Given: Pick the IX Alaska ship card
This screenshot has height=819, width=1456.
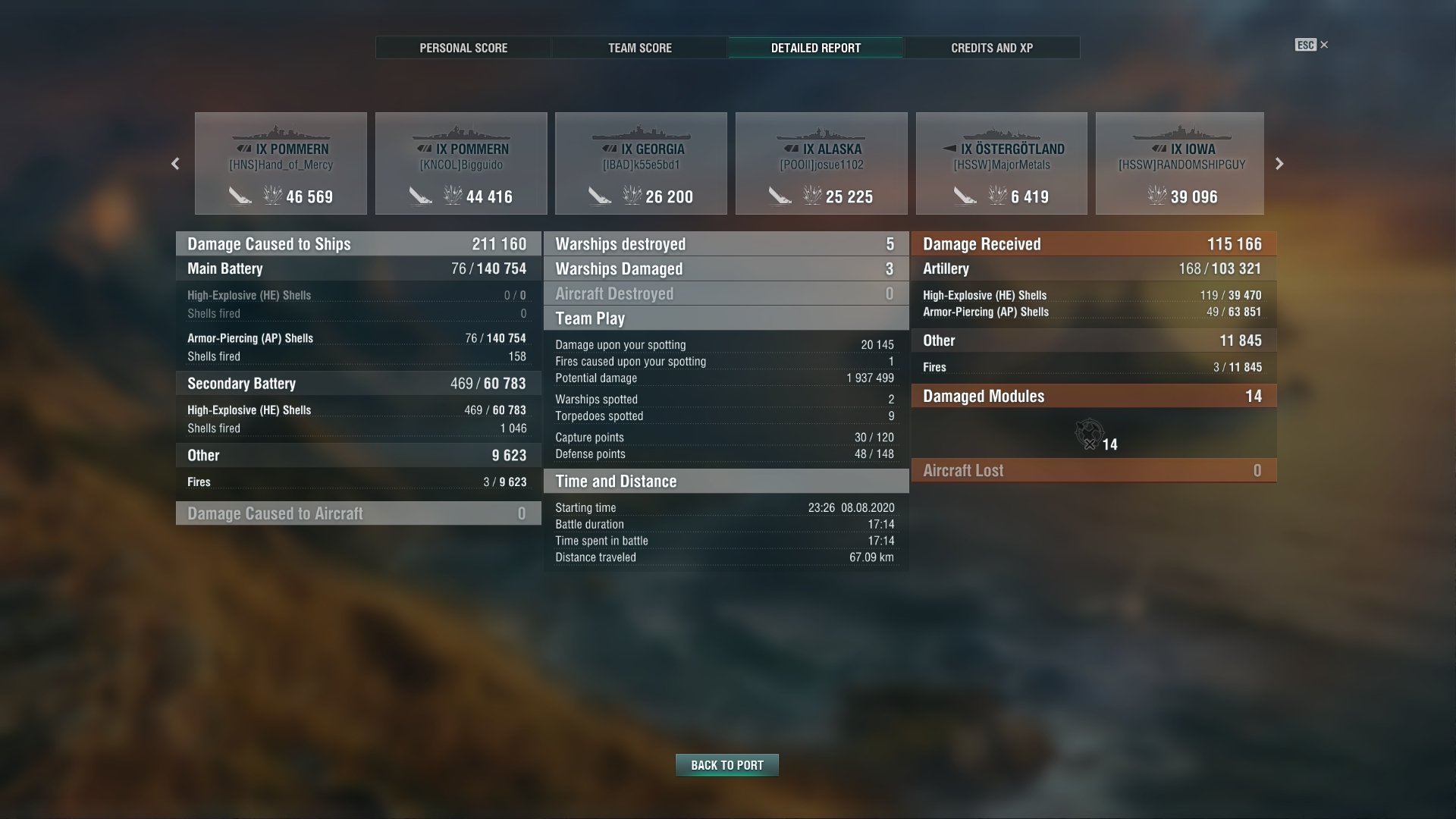Looking at the screenshot, I should [821, 164].
